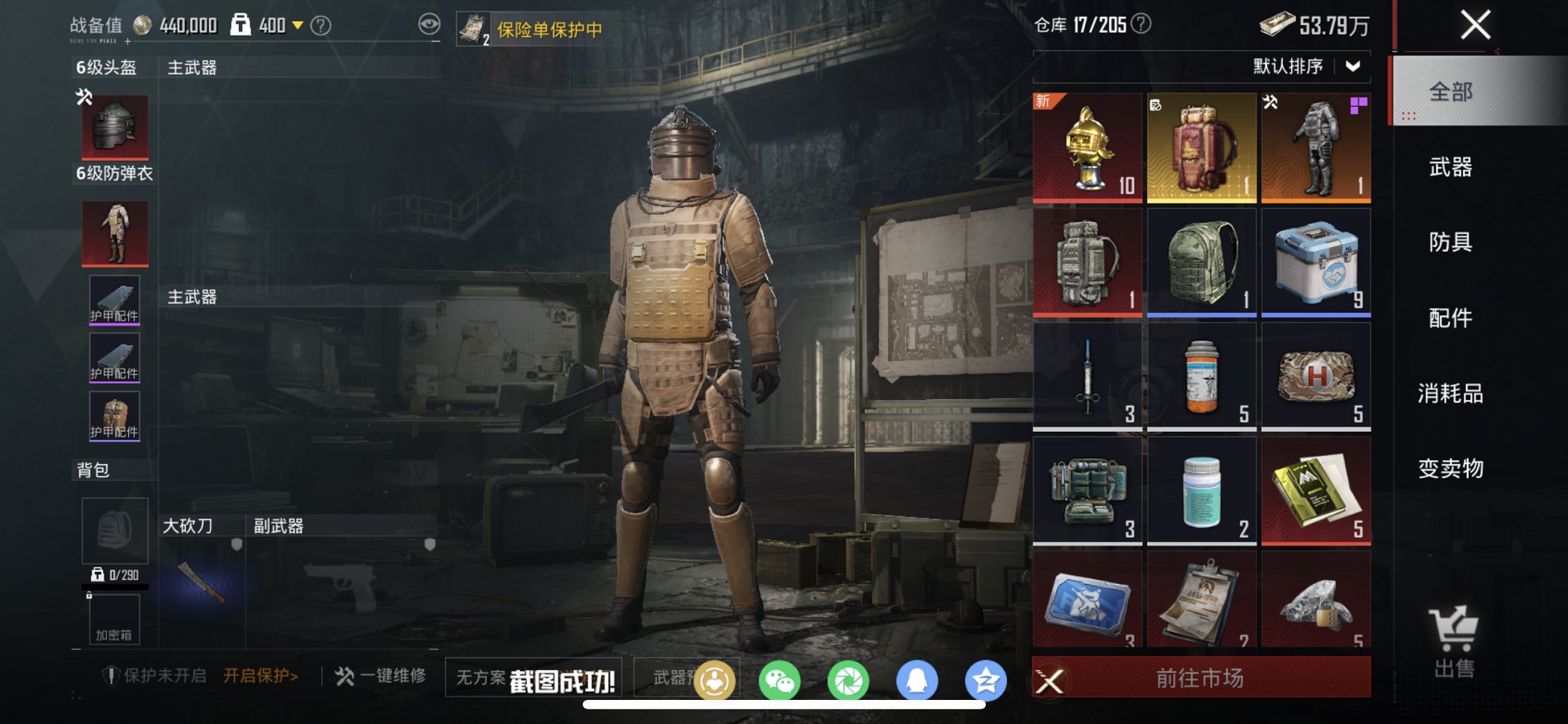This screenshot has height=724, width=1568.
Task: Select the new golden helmet thumbnail
Action: click(1086, 146)
